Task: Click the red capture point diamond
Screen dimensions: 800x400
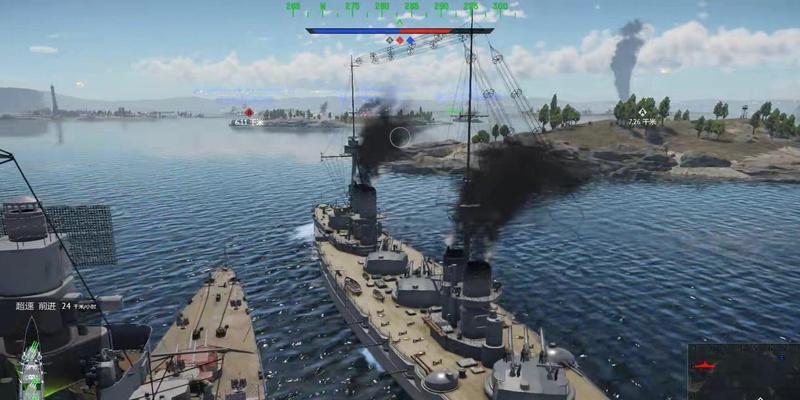Action: pyautogui.click(x=400, y=41)
